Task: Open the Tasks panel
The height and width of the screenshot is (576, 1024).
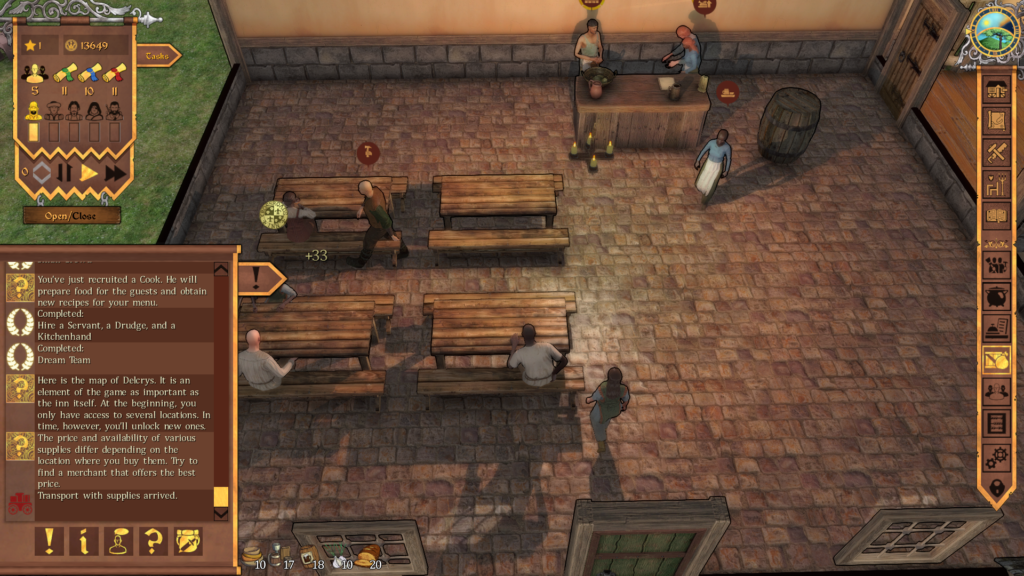Action: tap(157, 56)
